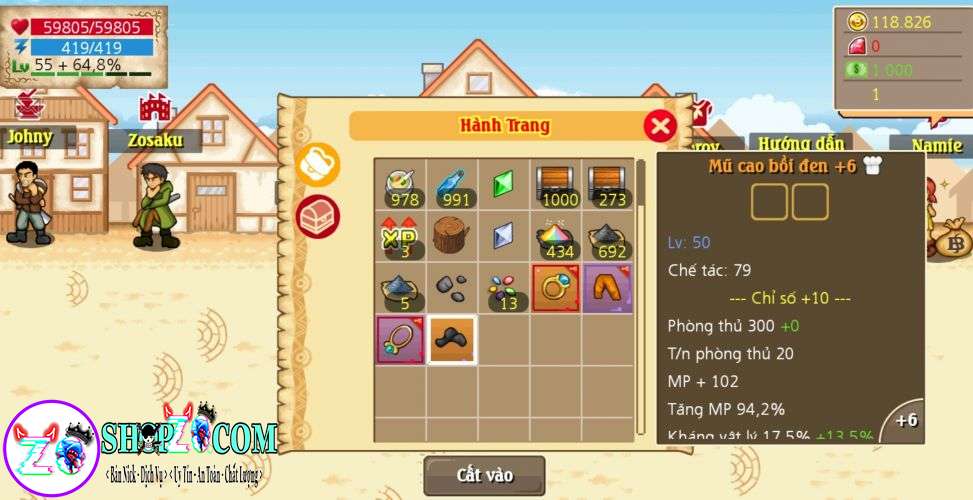Select the treasure chest stack of 273
This screenshot has width=973, height=500.
coord(608,184)
